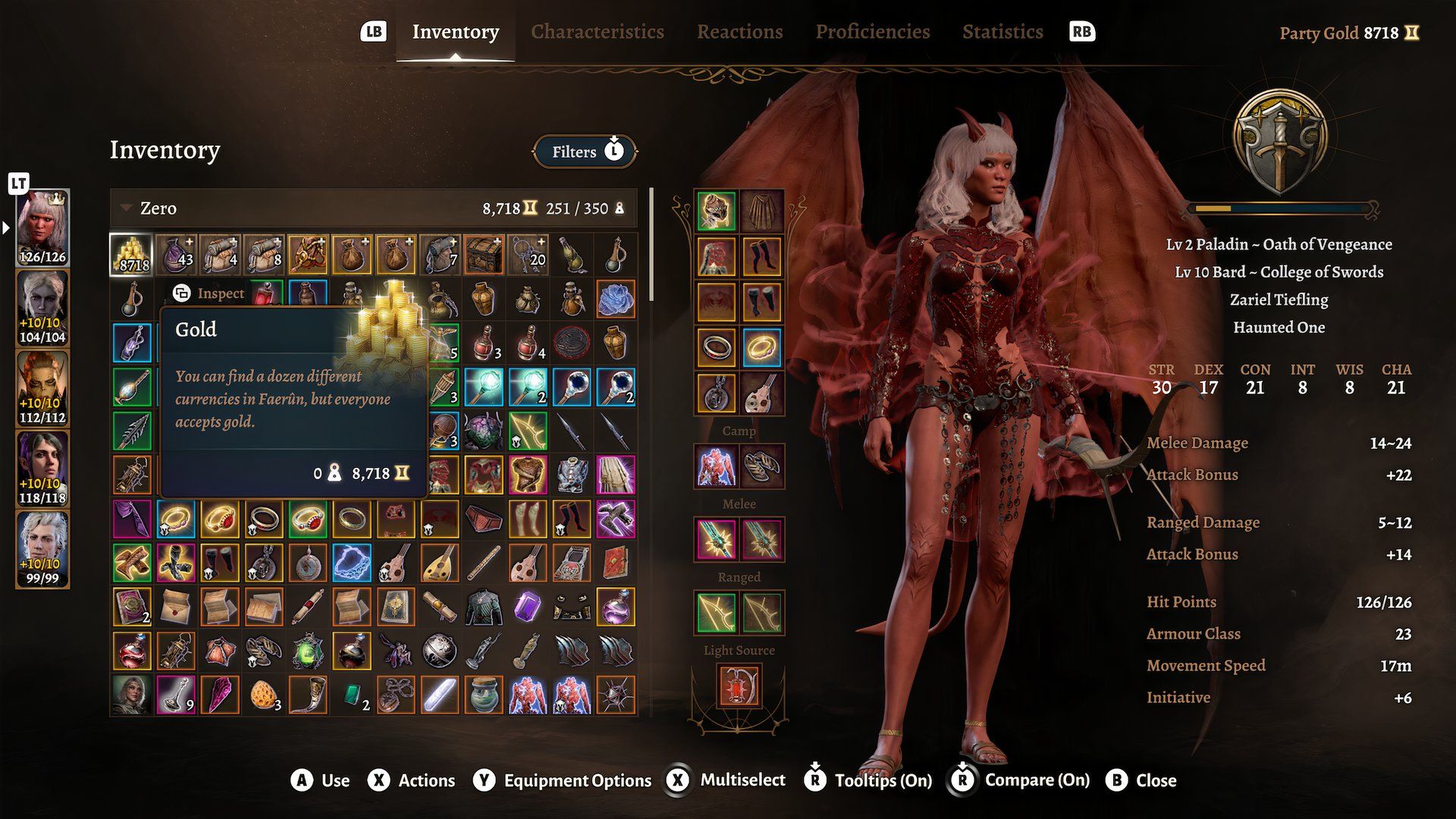This screenshot has width=1456, height=819.
Task: Click the wooden chest inventory item
Action: tap(483, 255)
